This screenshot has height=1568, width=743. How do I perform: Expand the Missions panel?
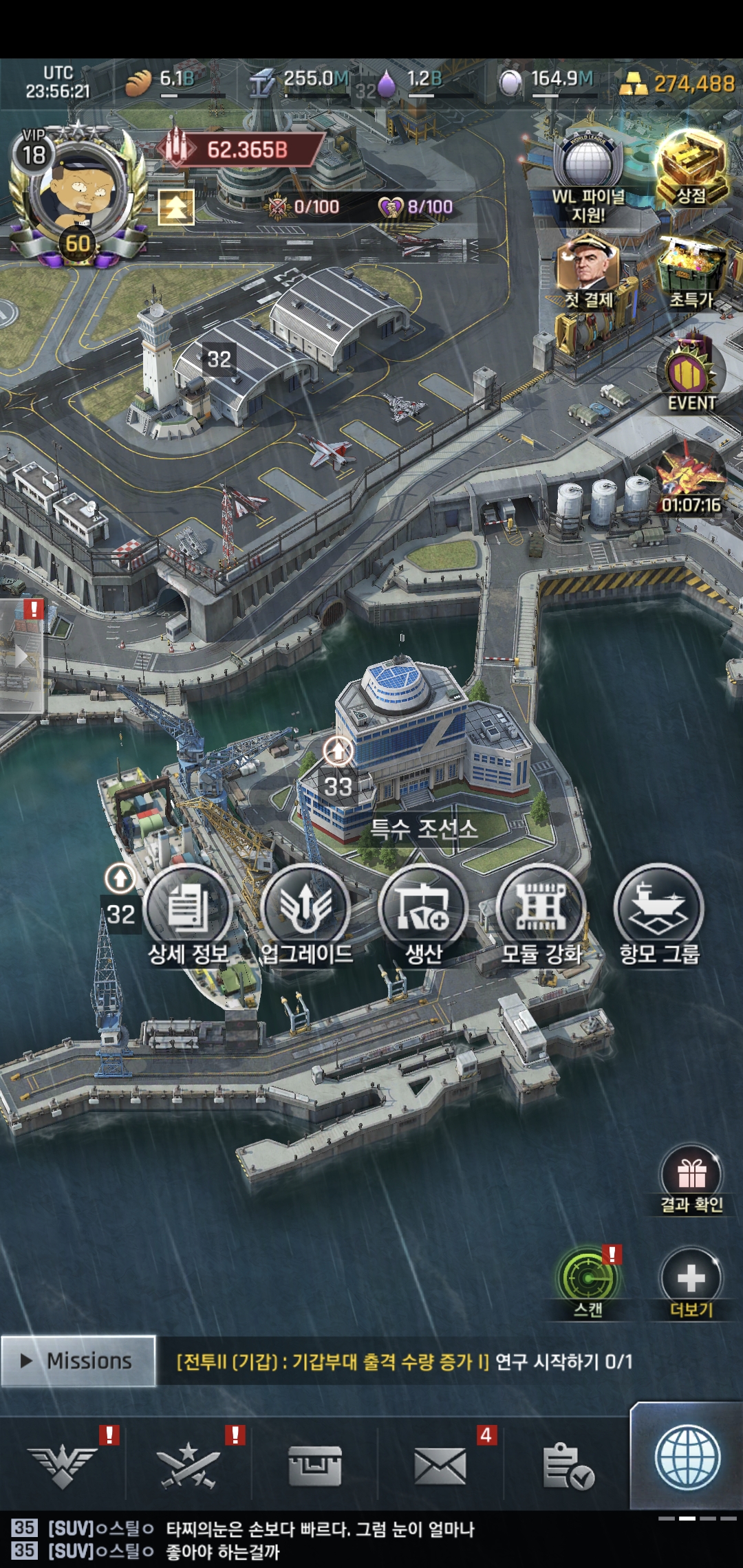(78, 1360)
